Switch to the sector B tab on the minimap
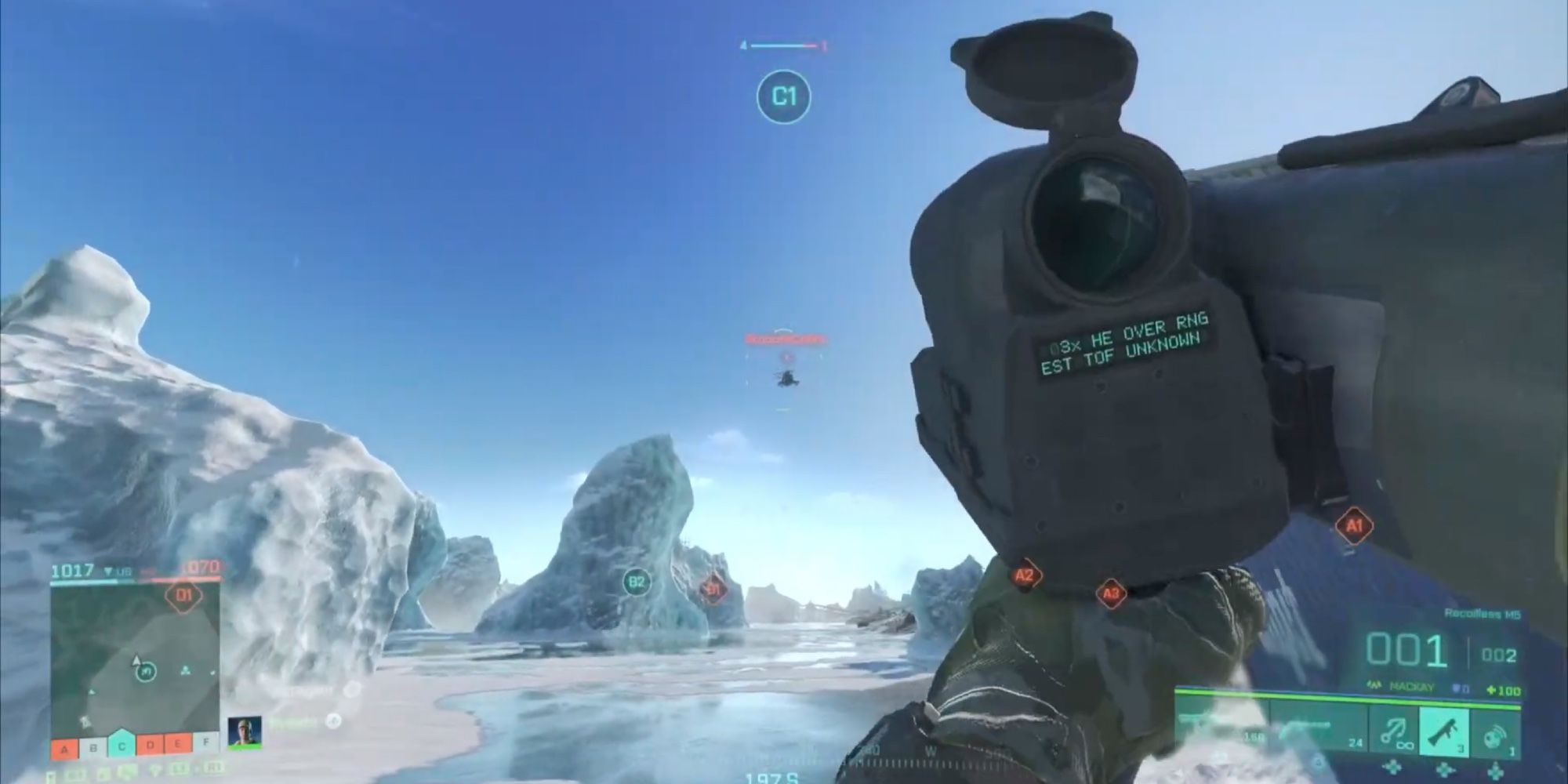 (x=93, y=746)
